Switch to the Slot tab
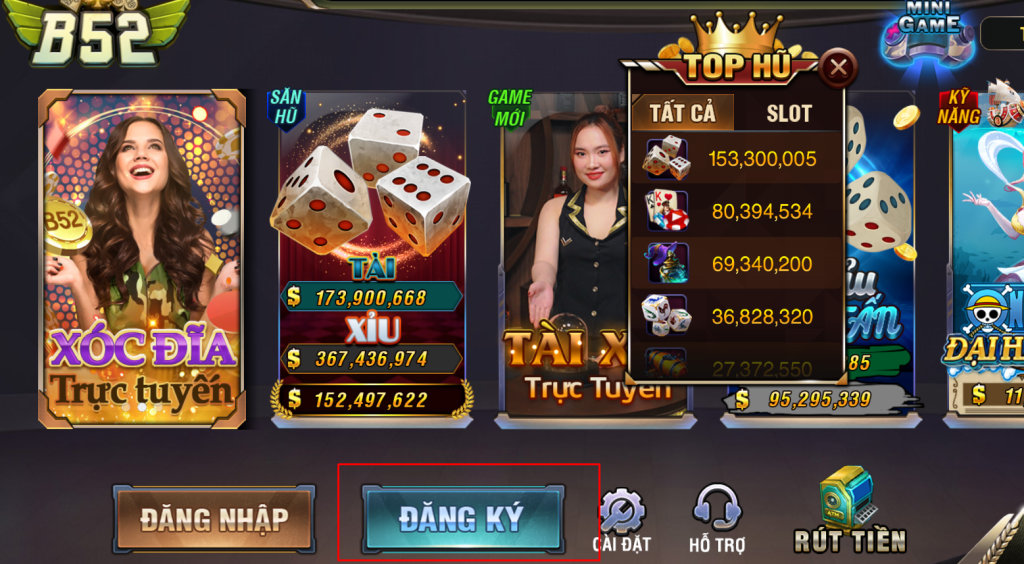The height and width of the screenshot is (564, 1024). point(789,113)
